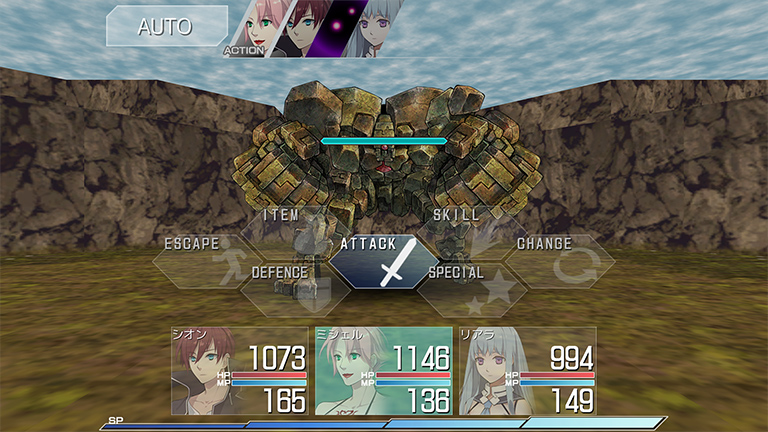Select the highlighted green party member panel

click(383, 370)
